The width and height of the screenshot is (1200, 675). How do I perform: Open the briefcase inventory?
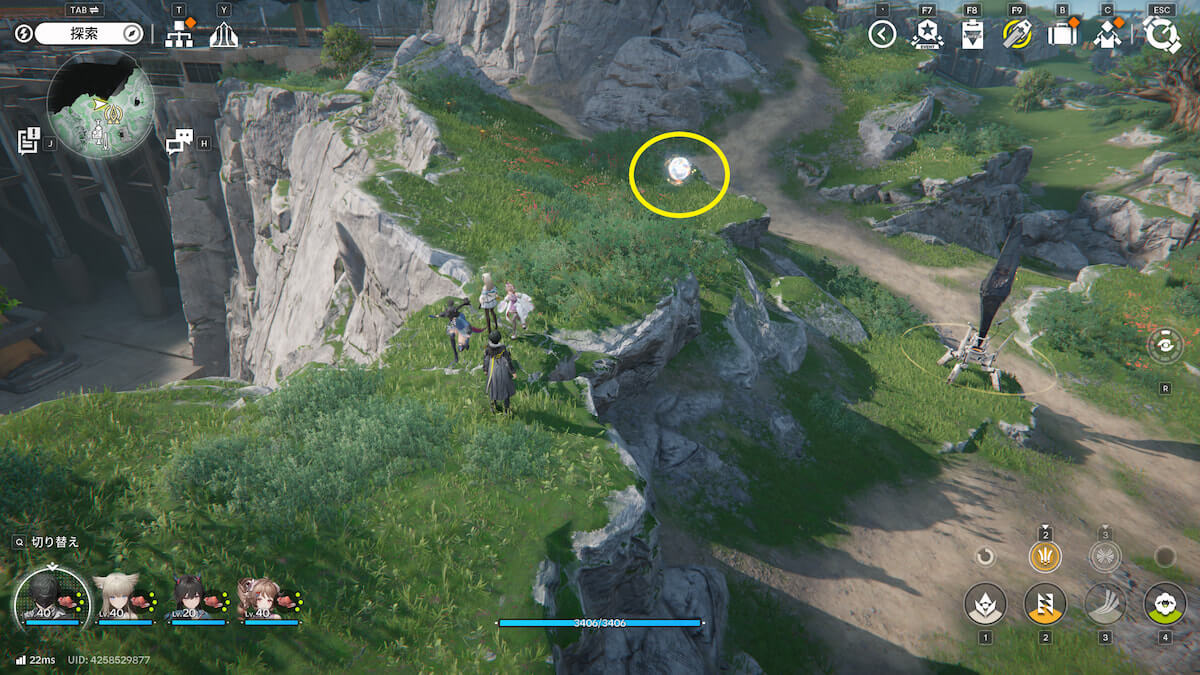(x=1062, y=35)
